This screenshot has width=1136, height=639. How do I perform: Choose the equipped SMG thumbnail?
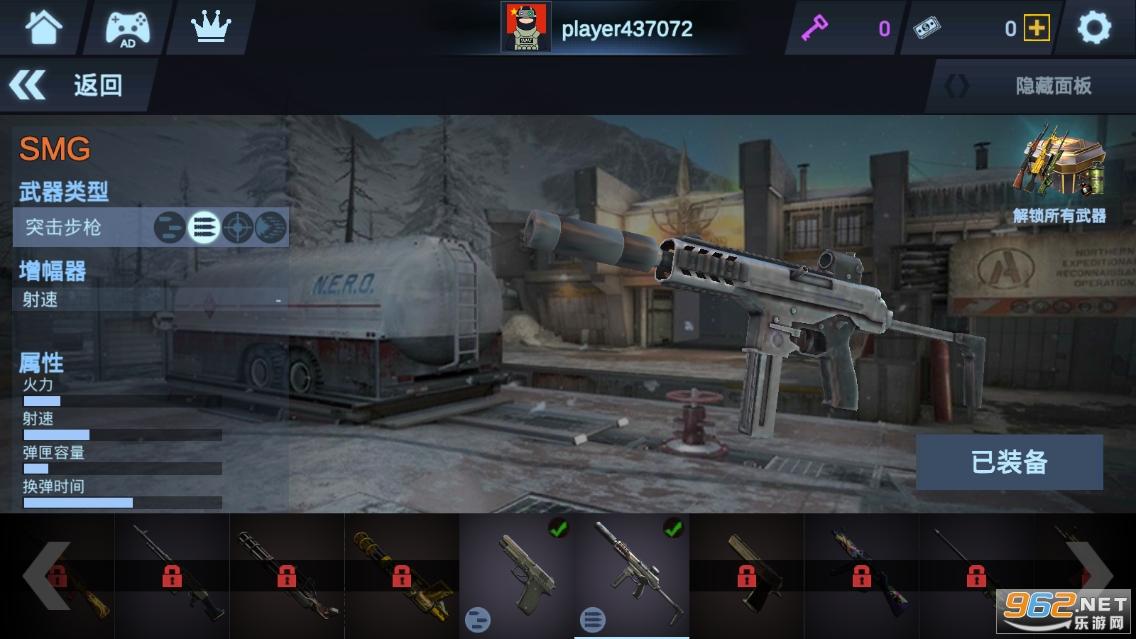tap(631, 575)
